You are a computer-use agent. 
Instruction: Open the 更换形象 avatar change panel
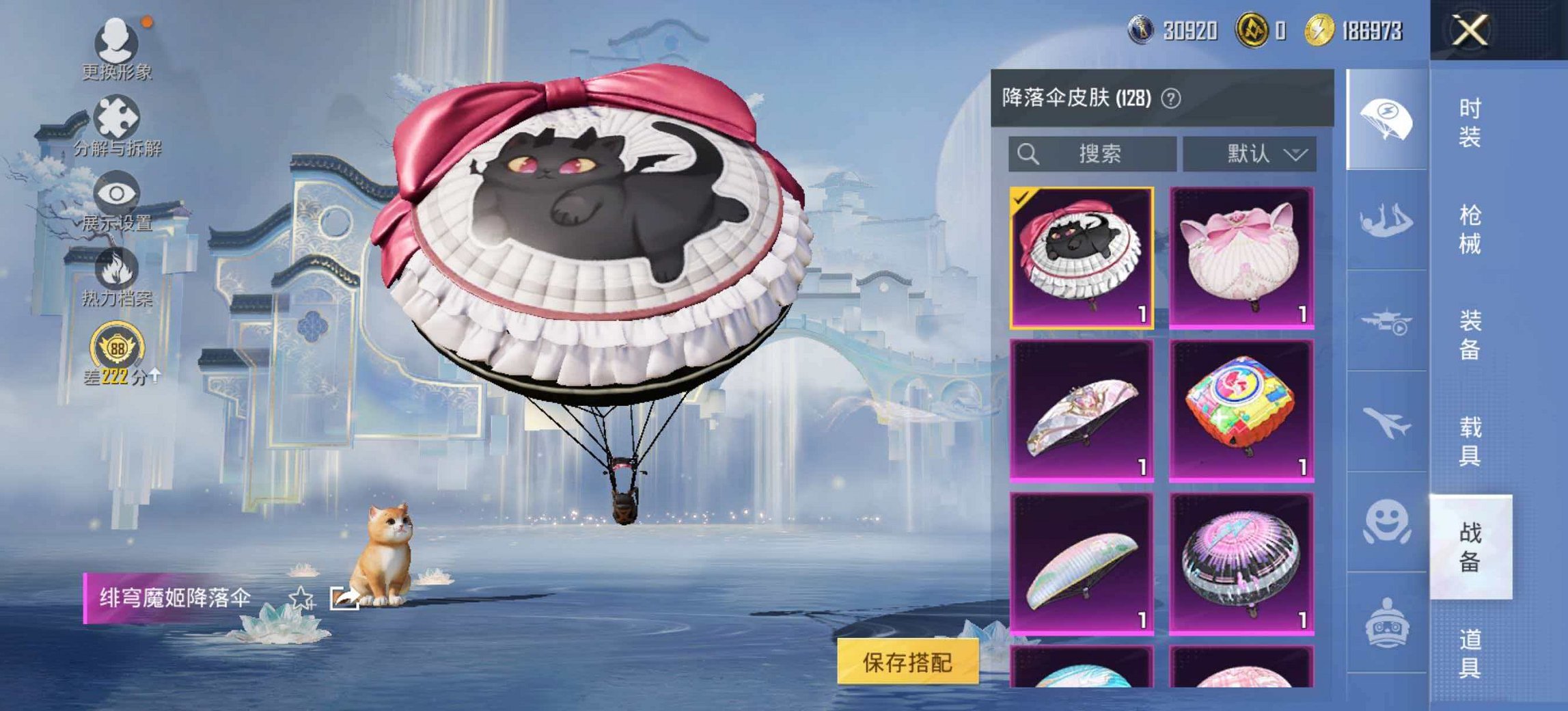(116, 44)
